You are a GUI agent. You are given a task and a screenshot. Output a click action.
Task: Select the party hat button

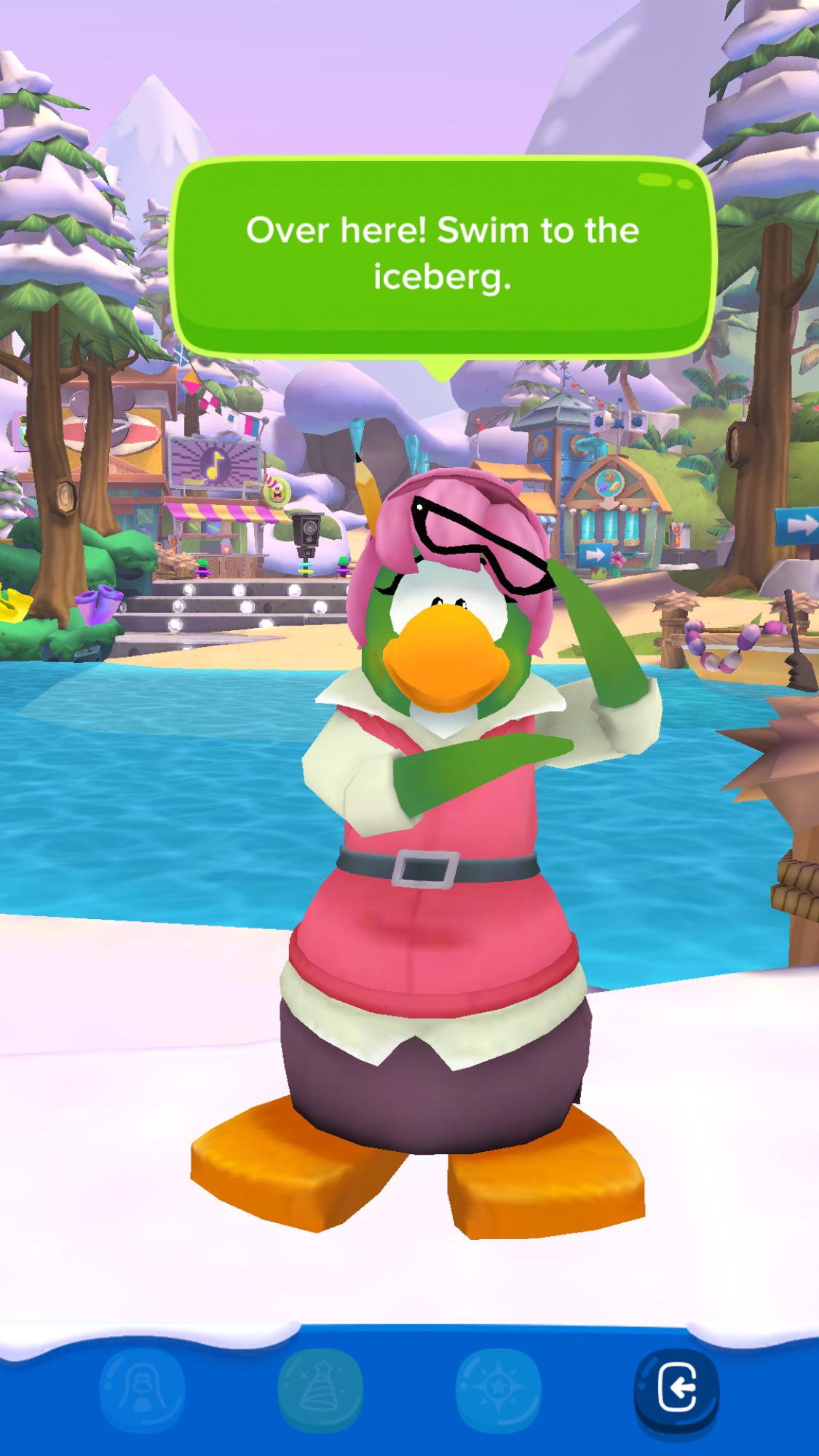[x=320, y=1388]
